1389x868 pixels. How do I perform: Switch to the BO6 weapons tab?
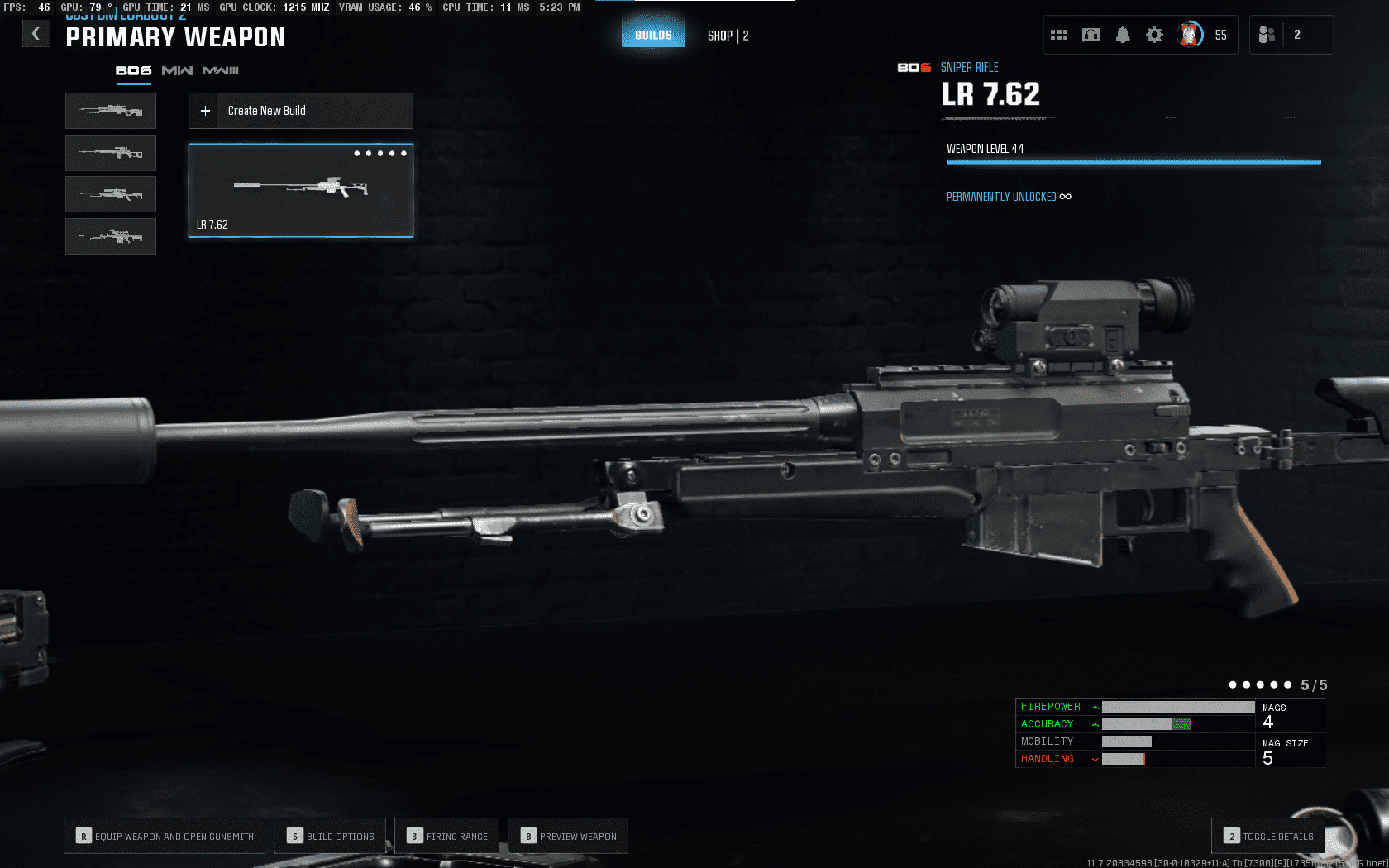133,71
